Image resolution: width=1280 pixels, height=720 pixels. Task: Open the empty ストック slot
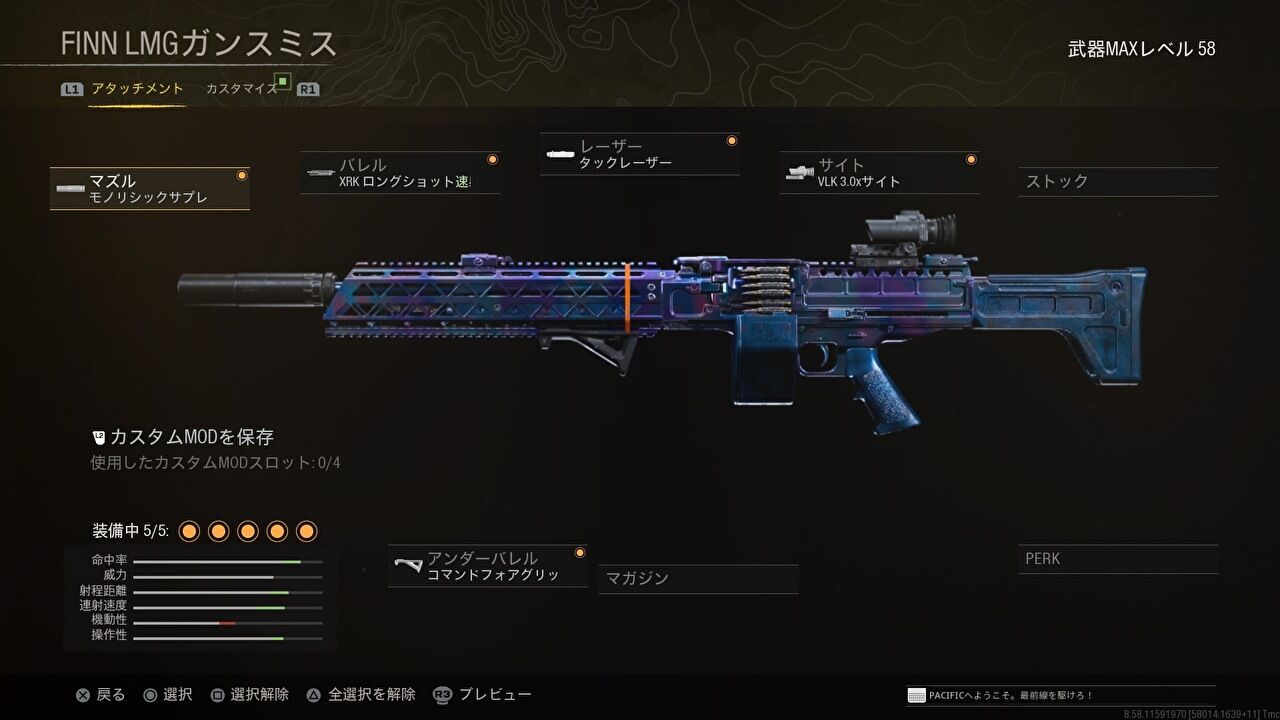tap(1117, 182)
